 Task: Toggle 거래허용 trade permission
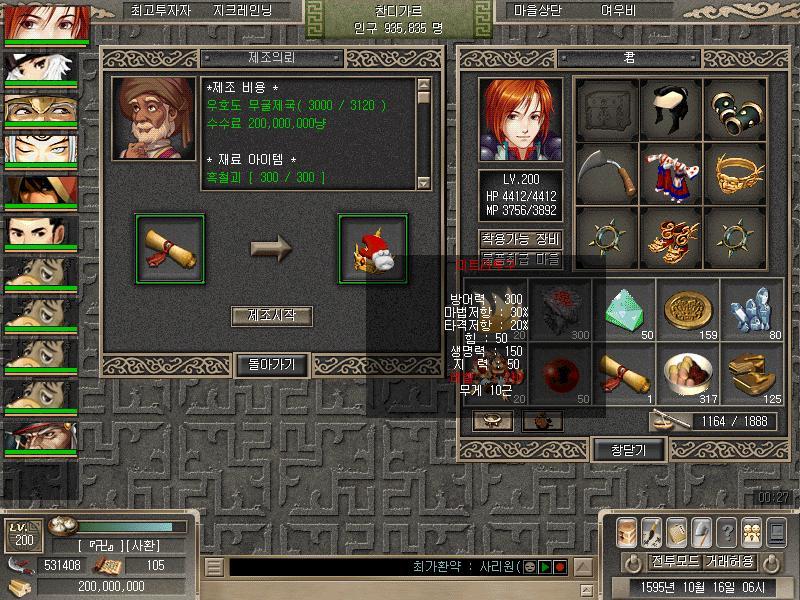pyautogui.click(x=729, y=562)
